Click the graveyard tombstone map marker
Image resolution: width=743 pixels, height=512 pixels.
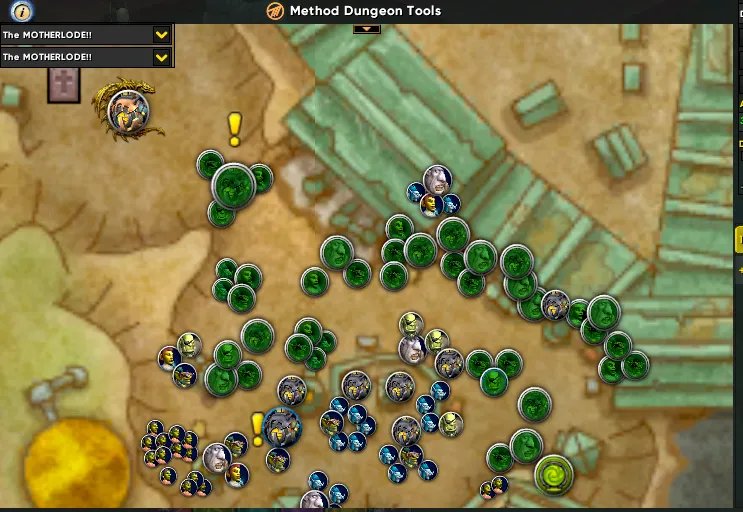pos(63,85)
